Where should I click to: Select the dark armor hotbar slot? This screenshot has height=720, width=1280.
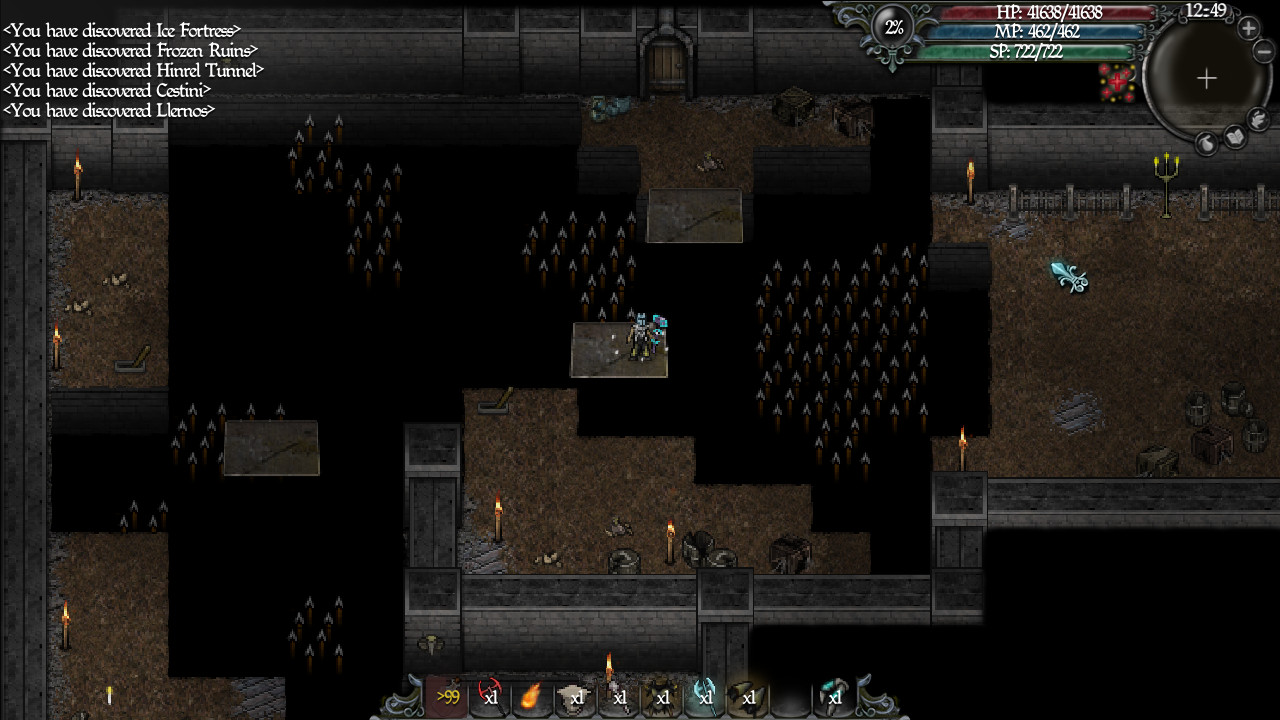[x=662, y=696]
